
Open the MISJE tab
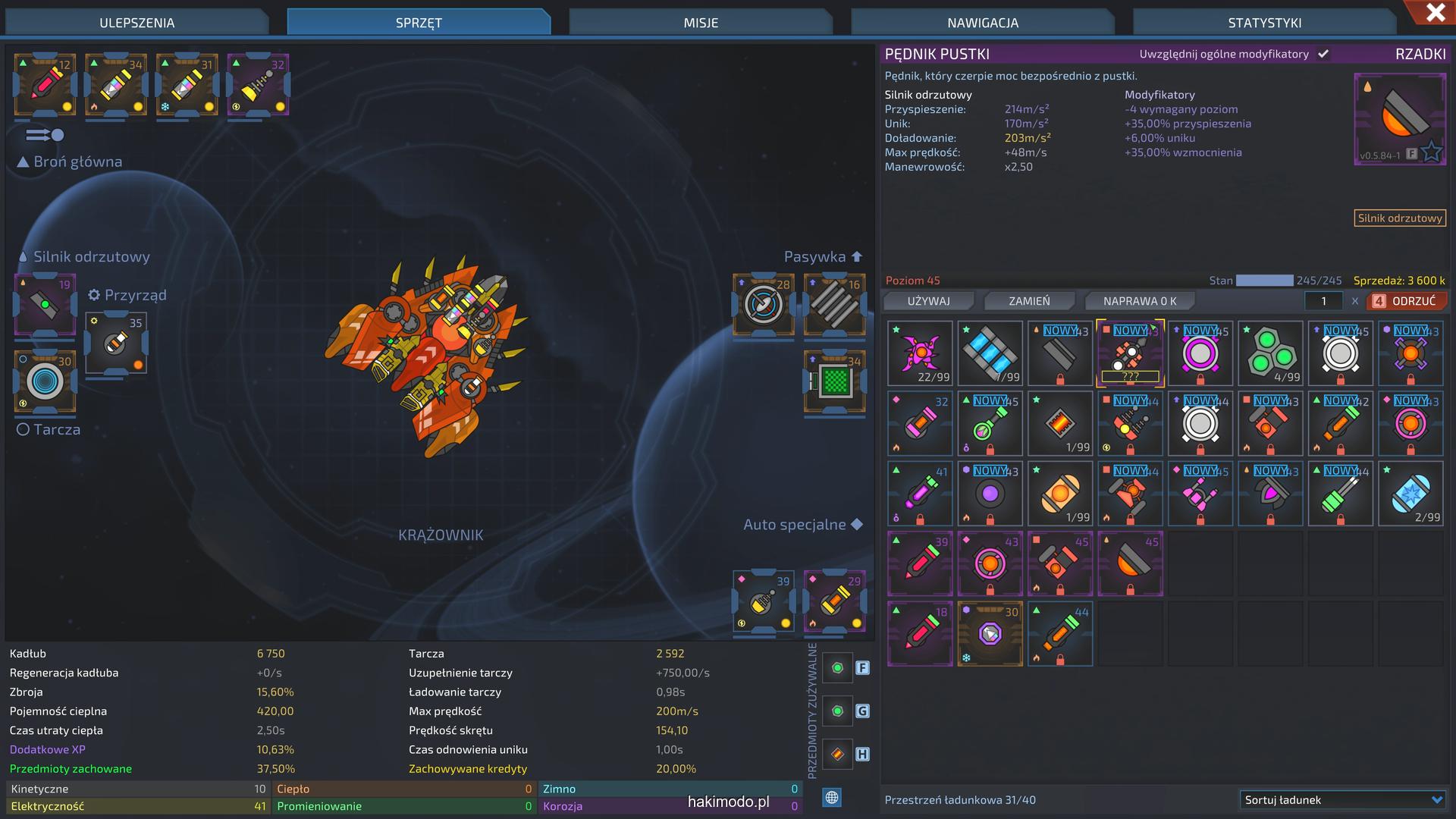point(701,23)
